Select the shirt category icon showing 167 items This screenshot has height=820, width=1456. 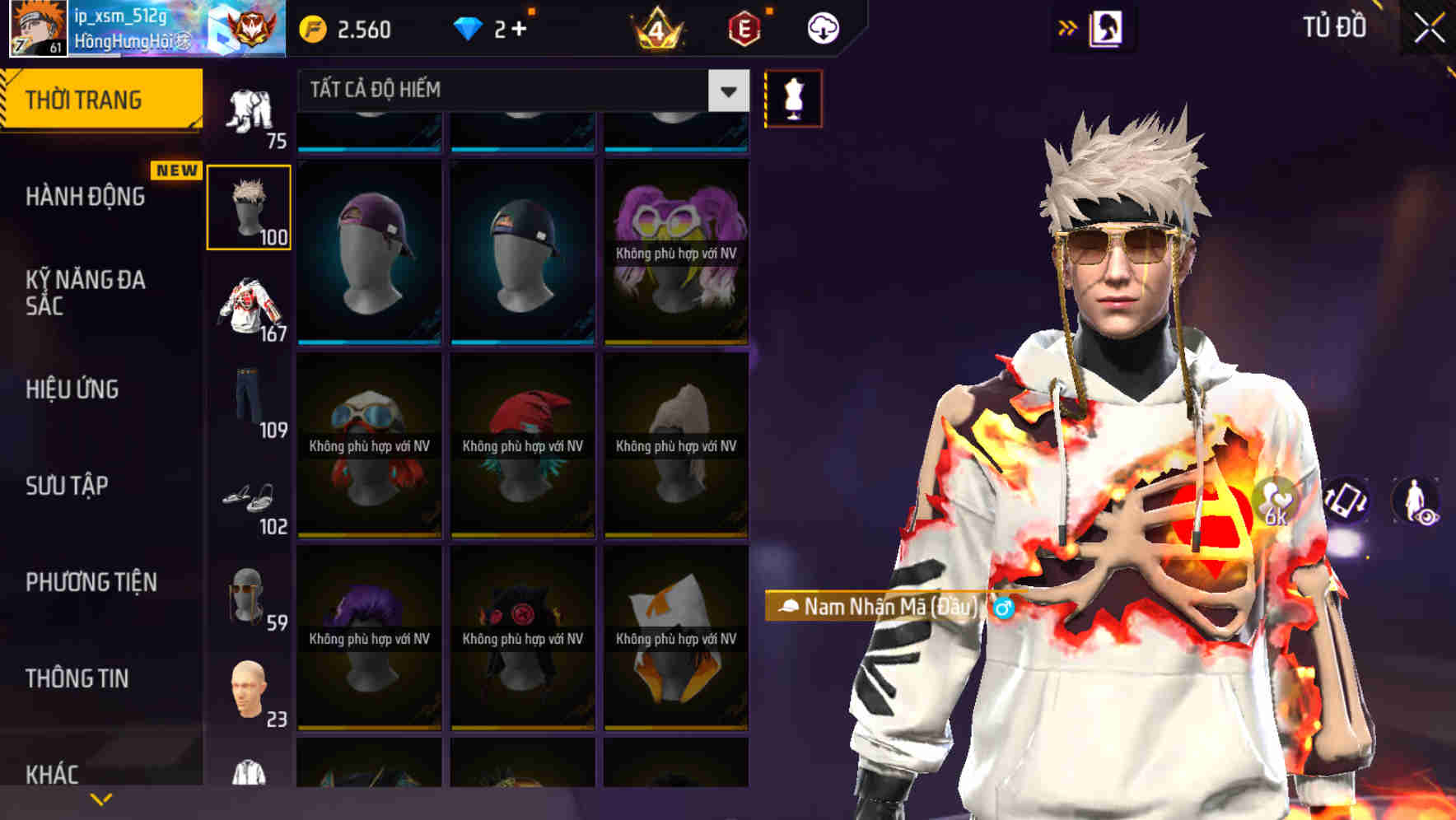point(249,309)
